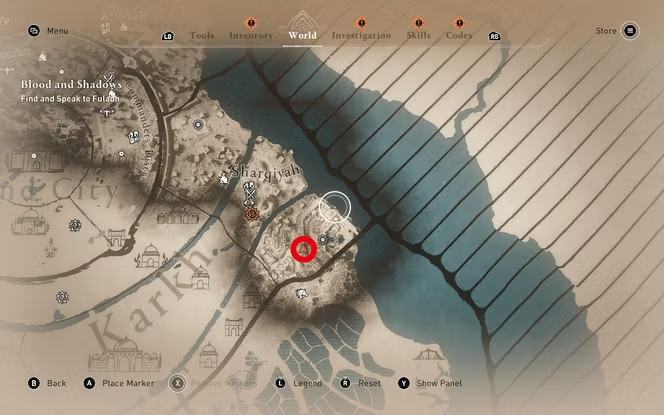Open the Skills tab
The height and width of the screenshot is (415, 664).
[418, 35]
